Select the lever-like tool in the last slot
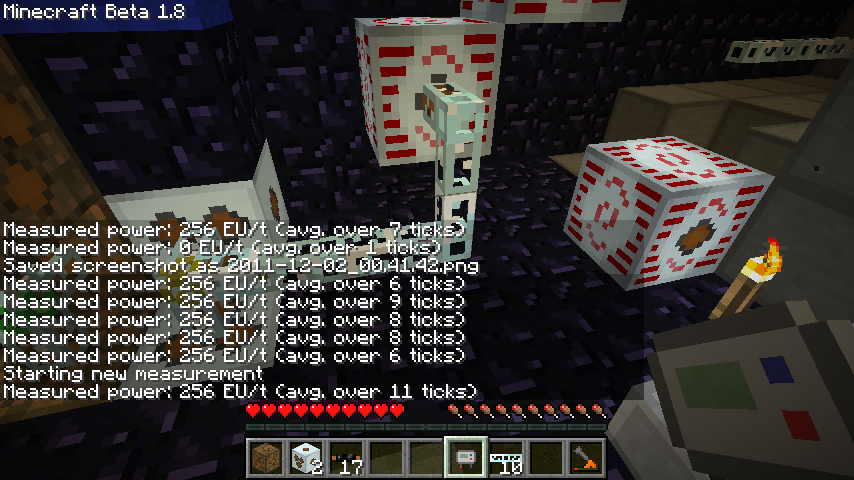The width and height of the screenshot is (854, 480). click(x=586, y=458)
